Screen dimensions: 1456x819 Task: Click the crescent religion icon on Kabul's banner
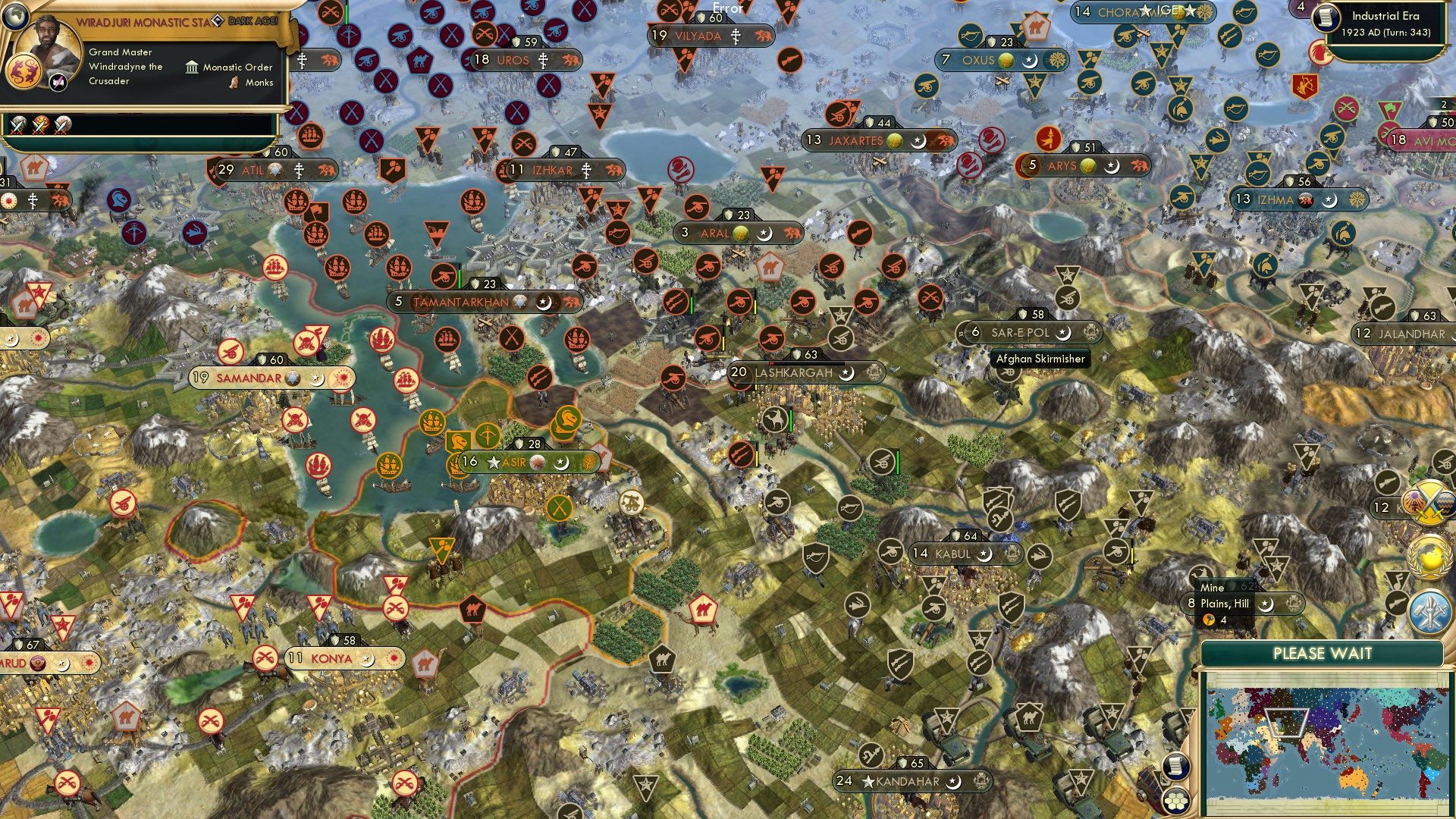click(x=984, y=555)
